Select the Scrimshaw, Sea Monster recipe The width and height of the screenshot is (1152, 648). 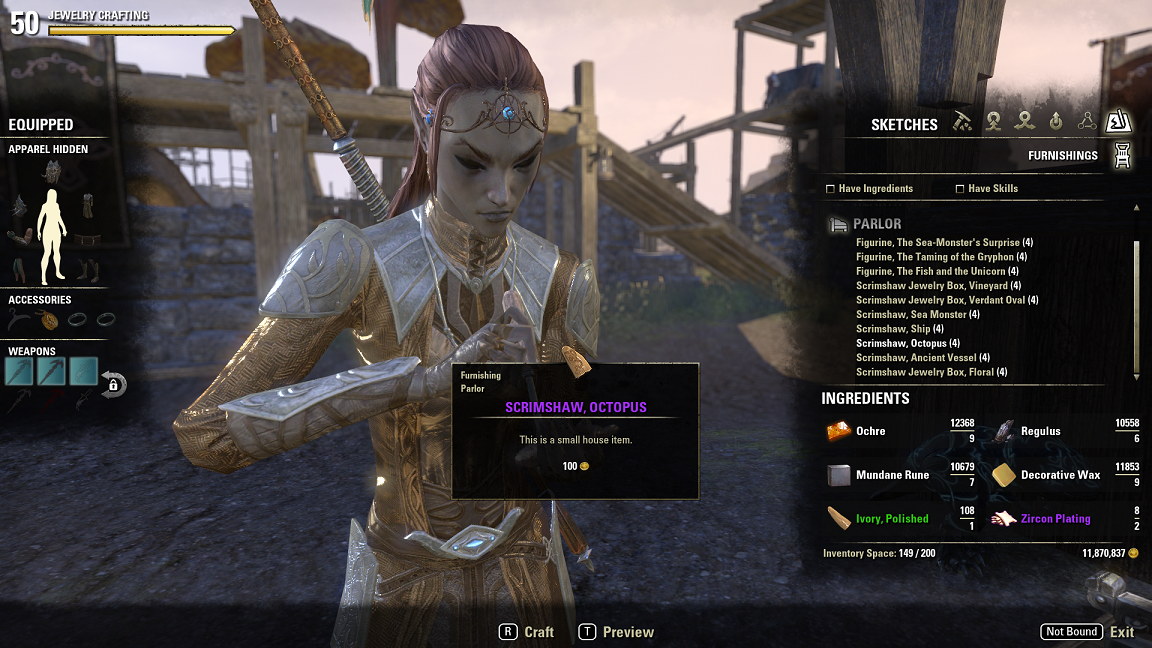(910, 315)
